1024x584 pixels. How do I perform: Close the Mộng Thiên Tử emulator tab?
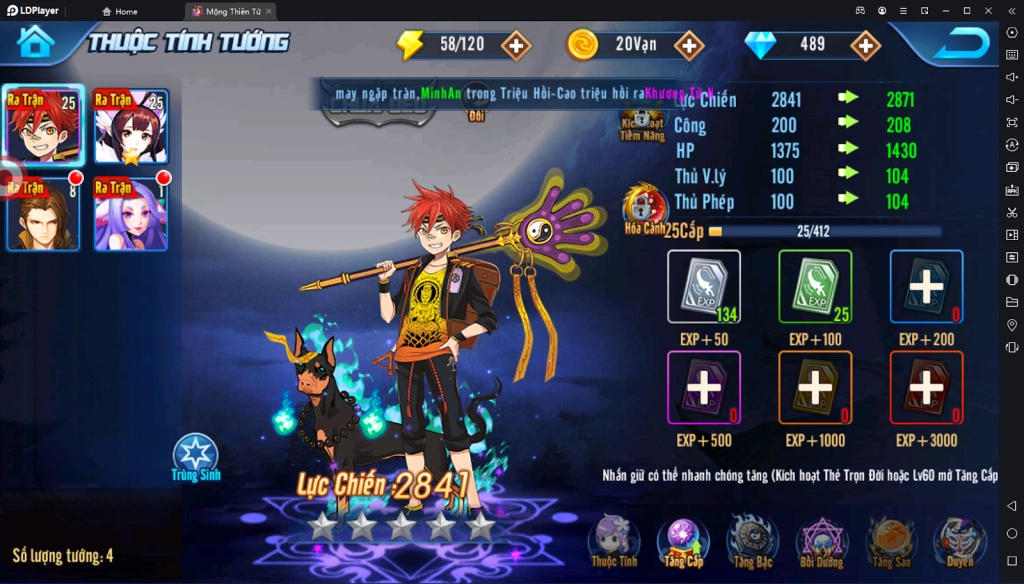tap(269, 11)
